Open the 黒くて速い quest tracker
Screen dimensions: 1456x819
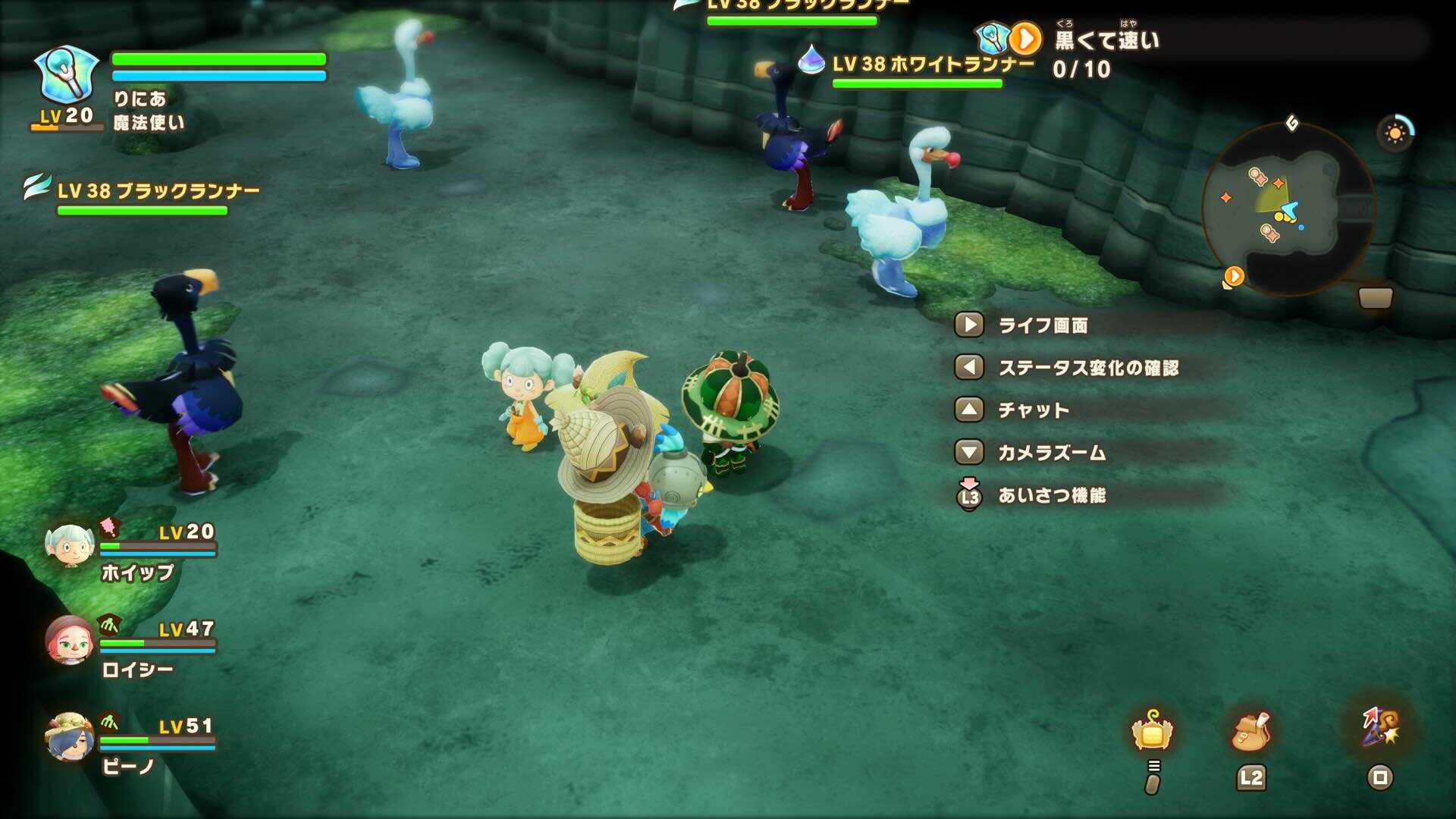point(1106,40)
